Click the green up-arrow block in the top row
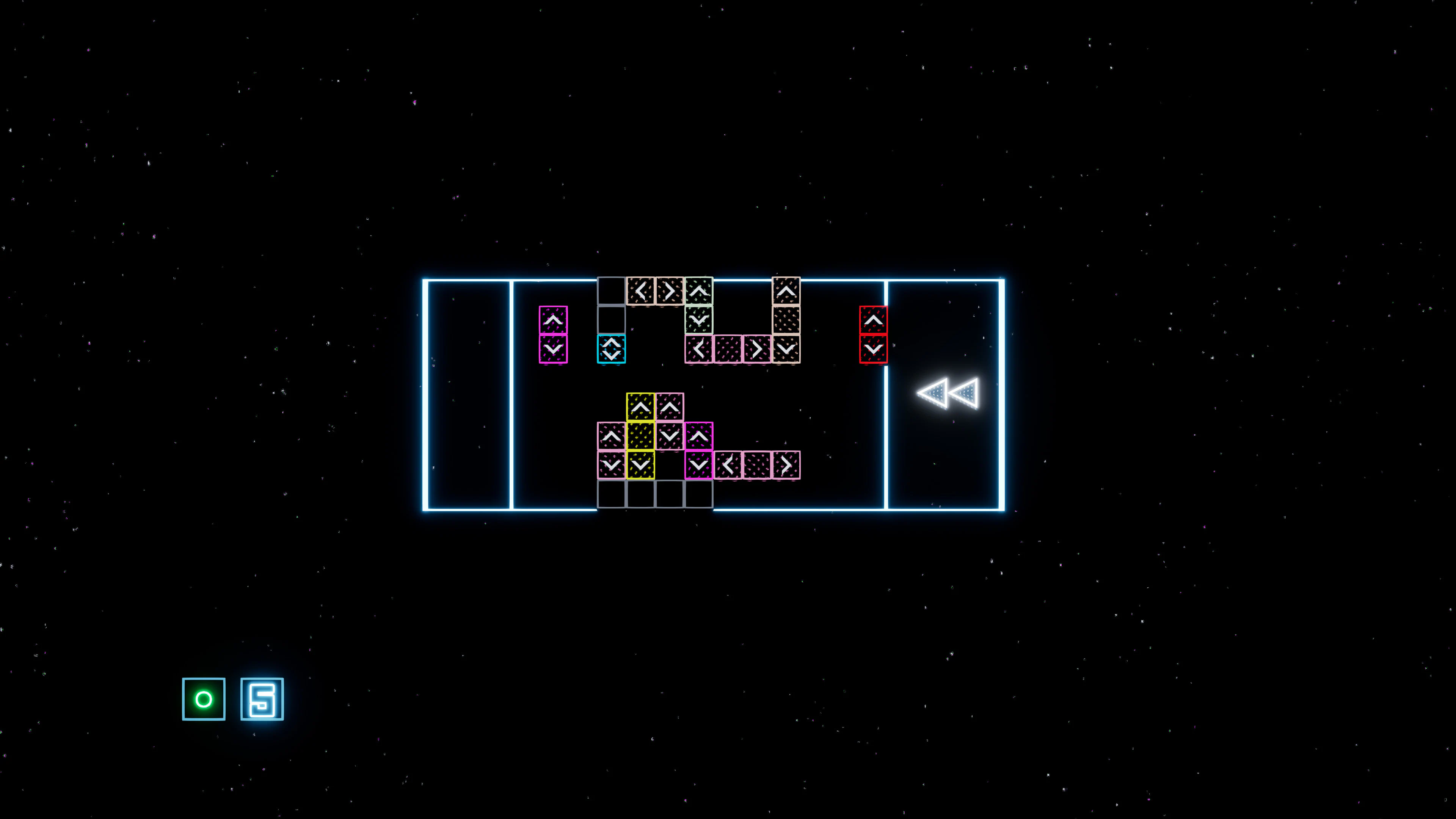The image size is (1456, 819). click(x=698, y=291)
